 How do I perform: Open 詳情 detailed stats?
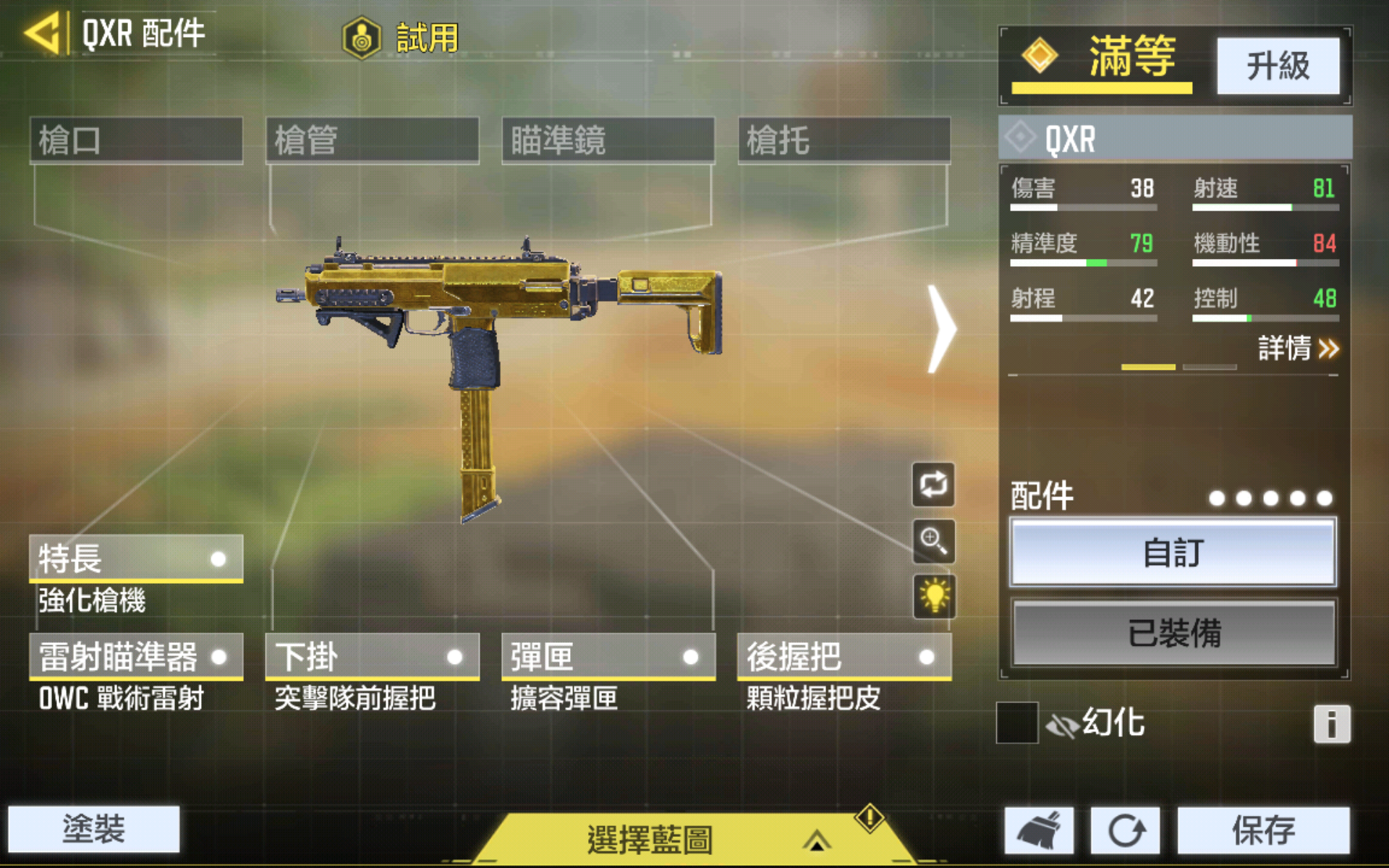pos(1297,349)
